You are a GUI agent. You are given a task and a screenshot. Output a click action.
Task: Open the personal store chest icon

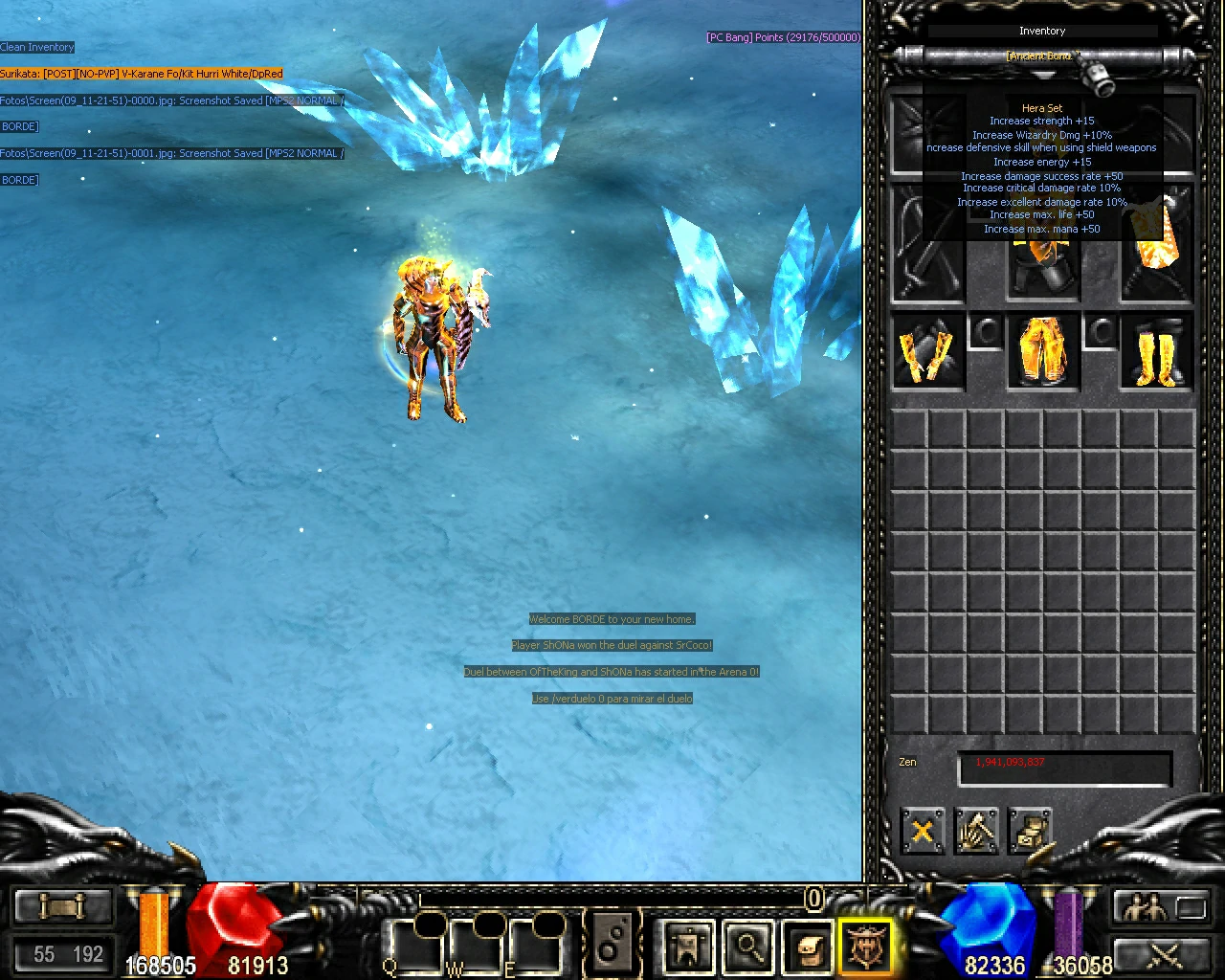click(1031, 832)
